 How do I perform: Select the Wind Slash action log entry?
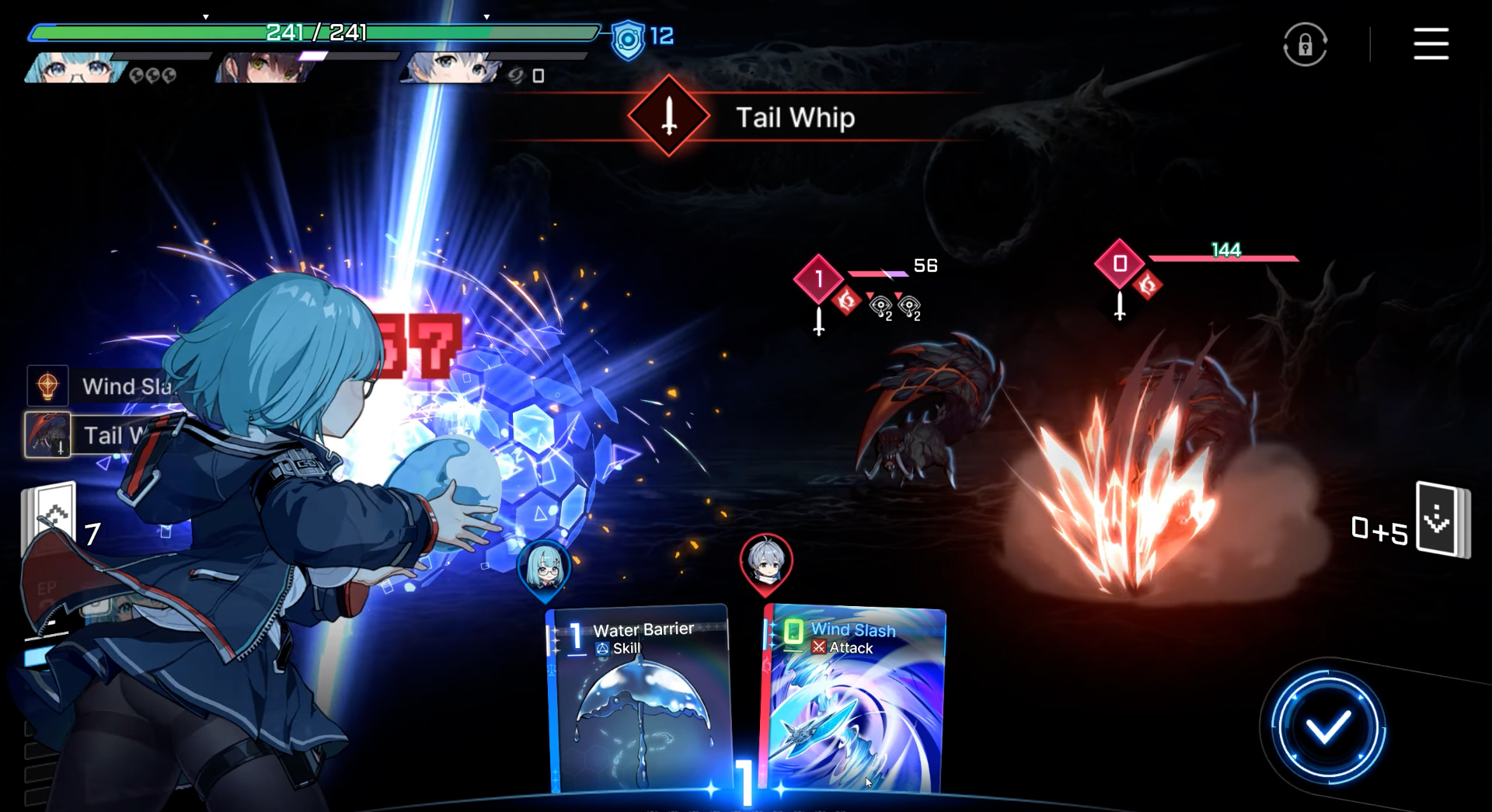(101, 386)
